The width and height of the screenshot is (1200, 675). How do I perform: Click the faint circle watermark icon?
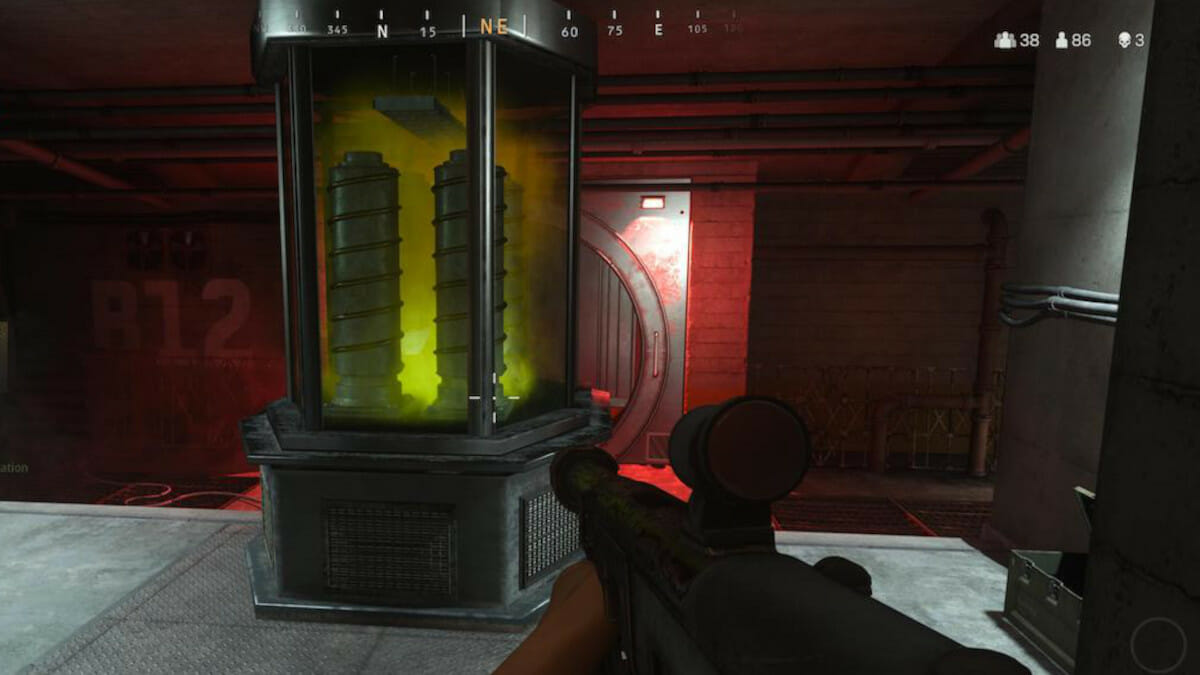(x=1158, y=644)
